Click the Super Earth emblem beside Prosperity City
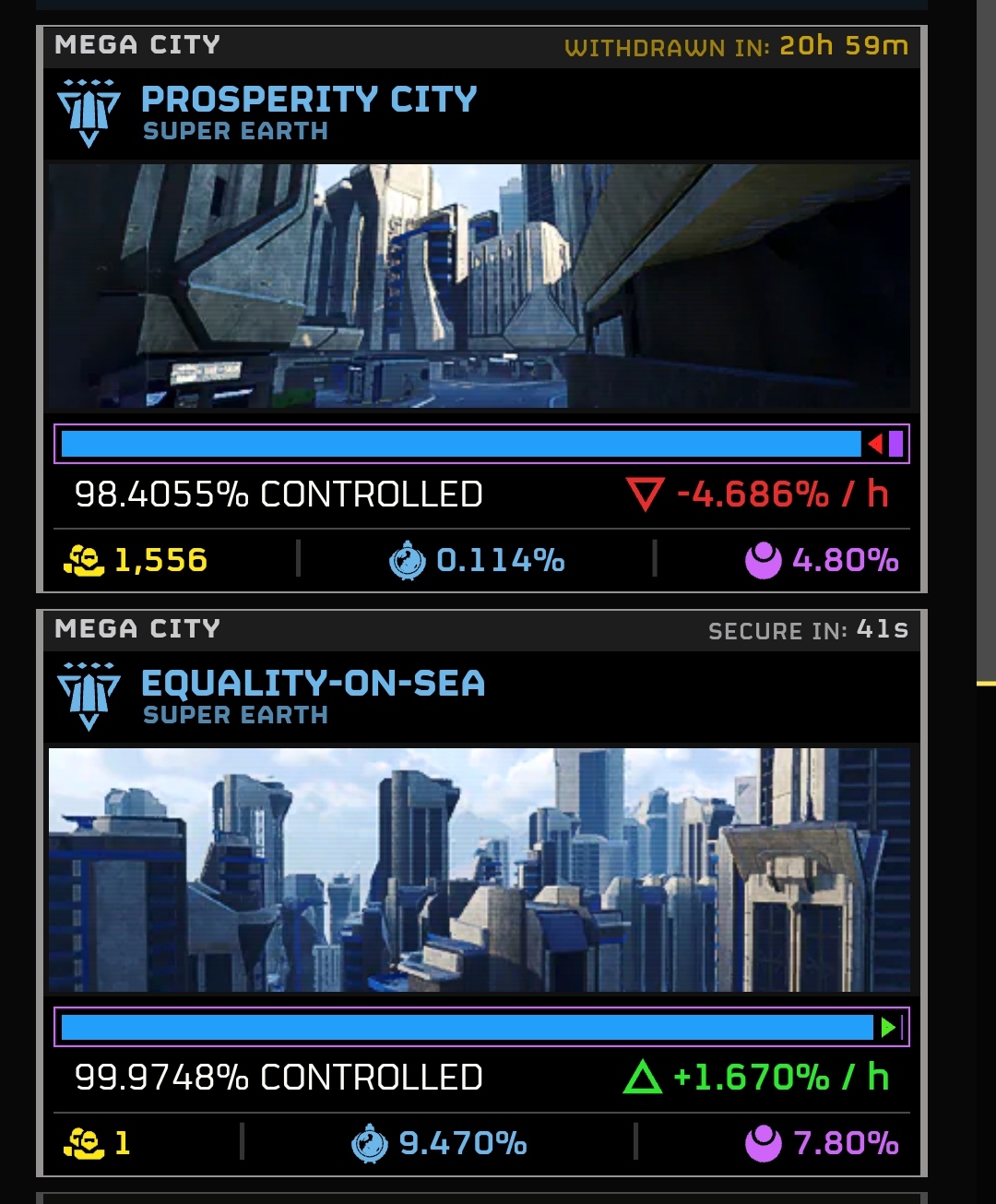996x1204 pixels. pos(89,113)
